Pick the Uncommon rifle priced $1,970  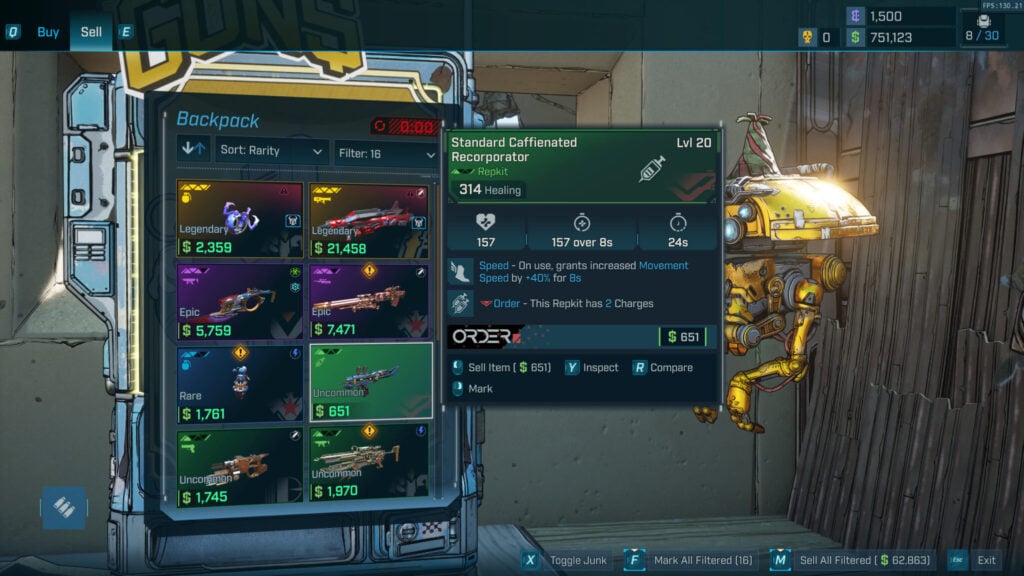point(369,466)
